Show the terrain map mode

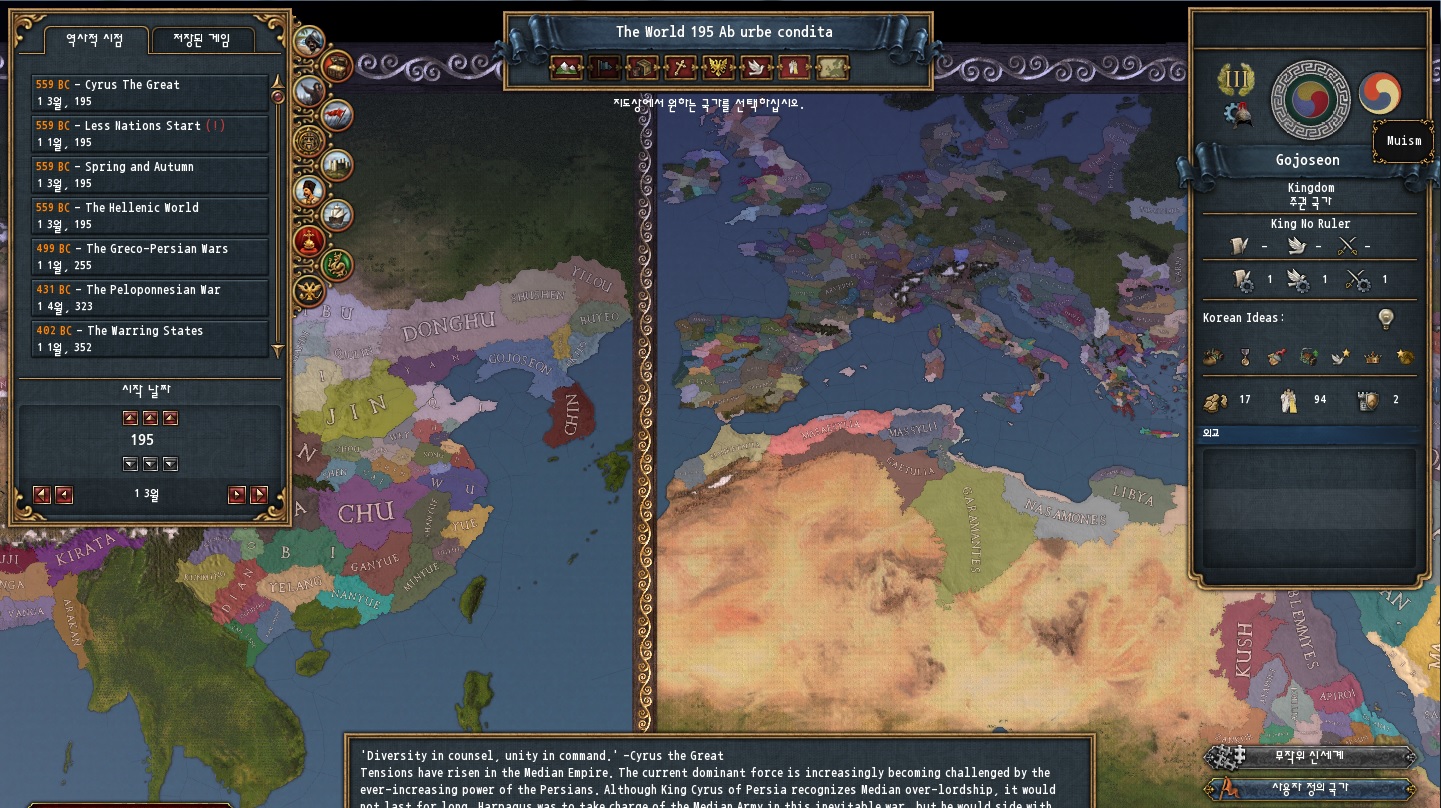point(565,68)
